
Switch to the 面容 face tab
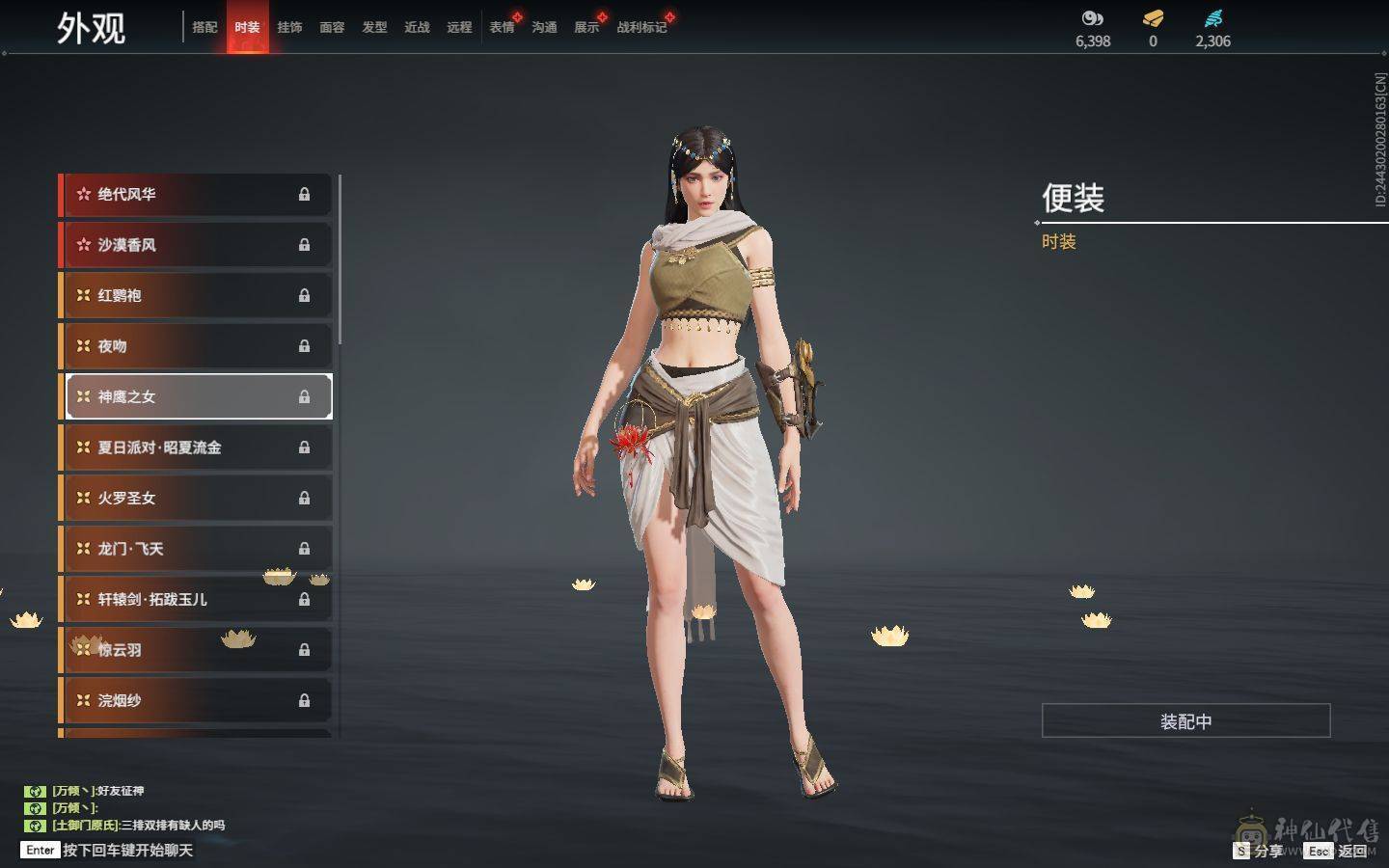(x=332, y=28)
